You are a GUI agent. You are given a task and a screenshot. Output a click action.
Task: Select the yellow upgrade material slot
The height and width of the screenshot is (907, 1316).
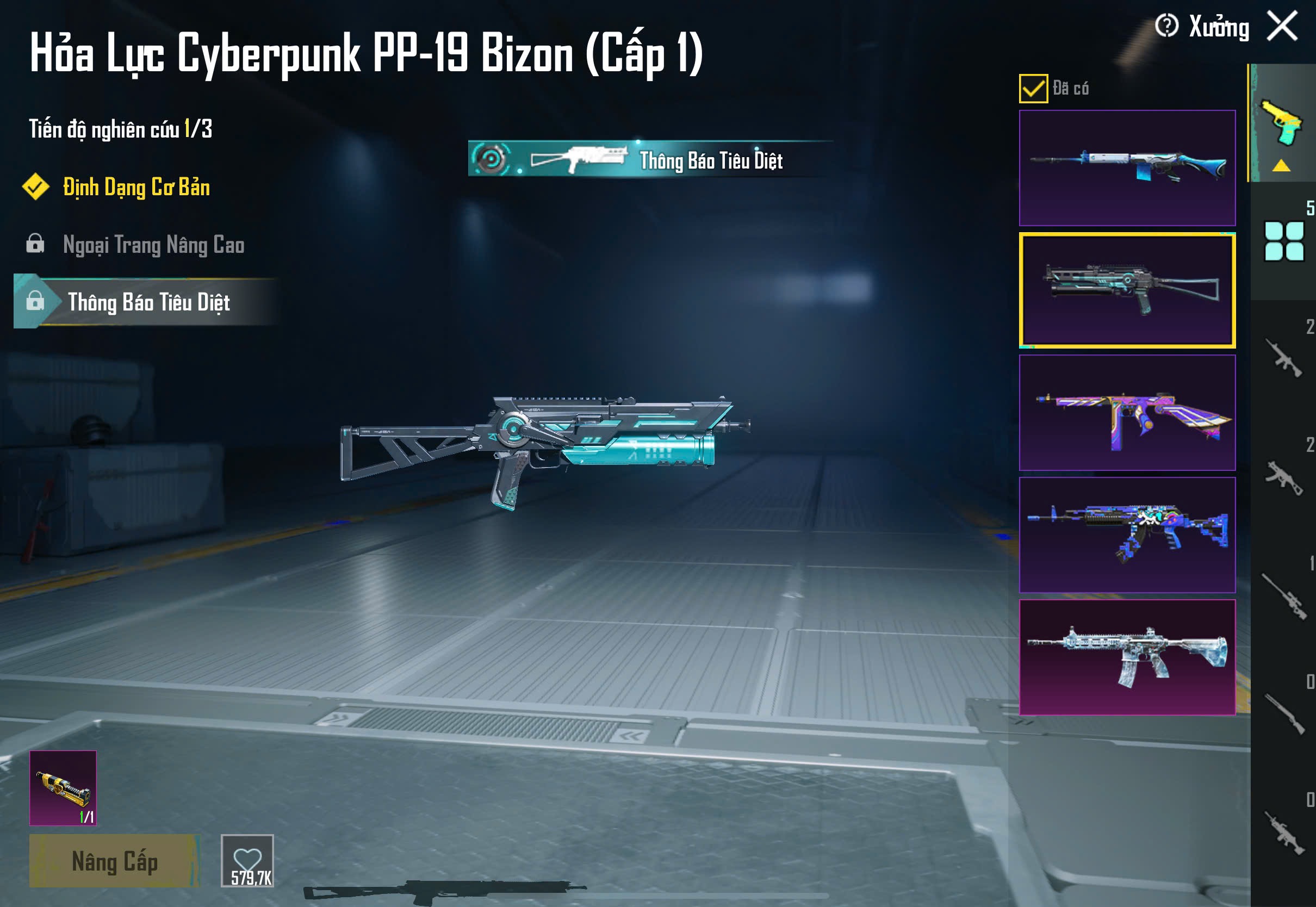(x=63, y=788)
